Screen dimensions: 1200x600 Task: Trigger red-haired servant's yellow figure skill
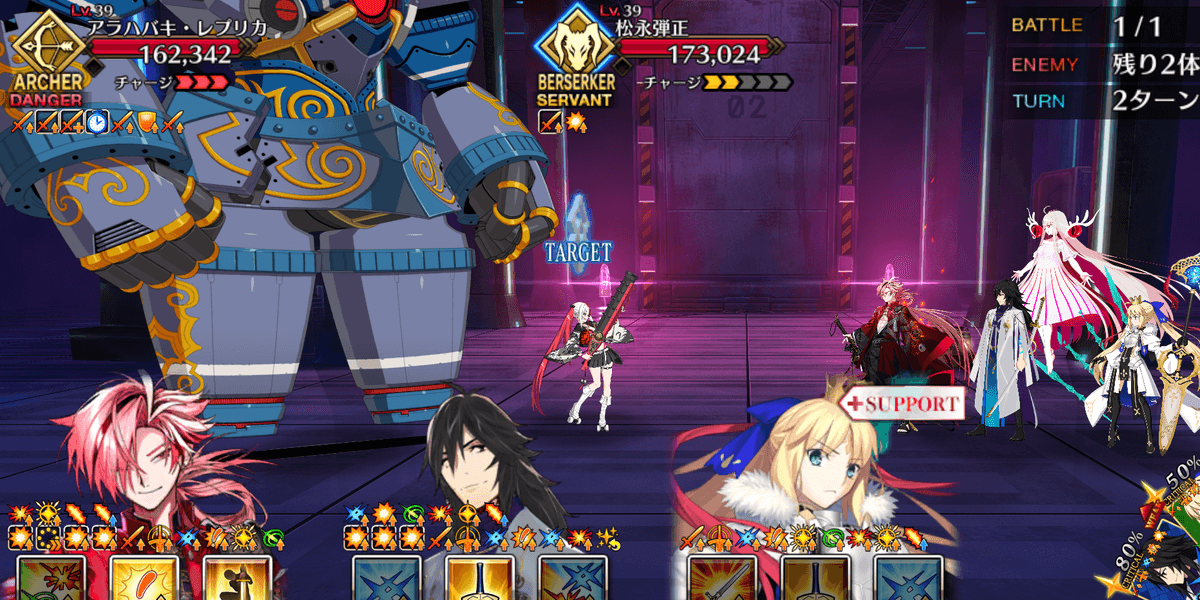[x=237, y=580]
